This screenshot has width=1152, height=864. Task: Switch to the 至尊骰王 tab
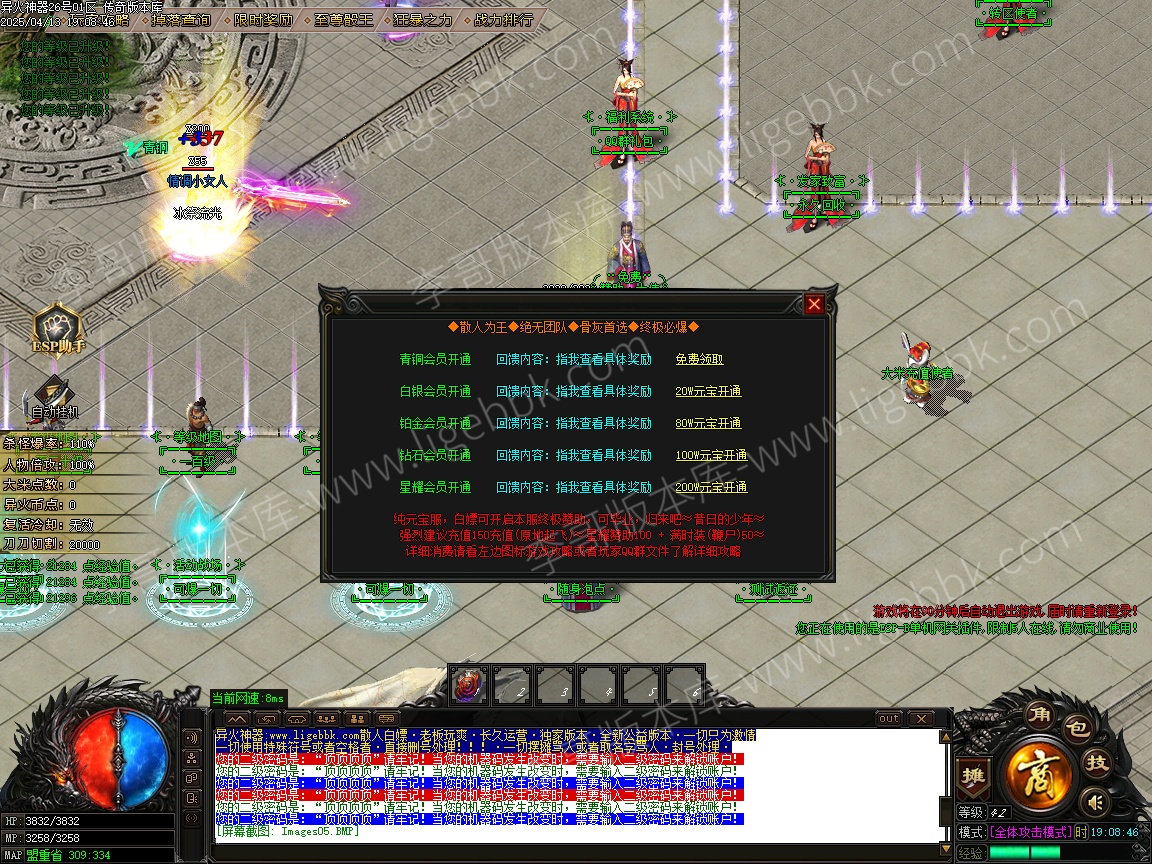point(343,19)
